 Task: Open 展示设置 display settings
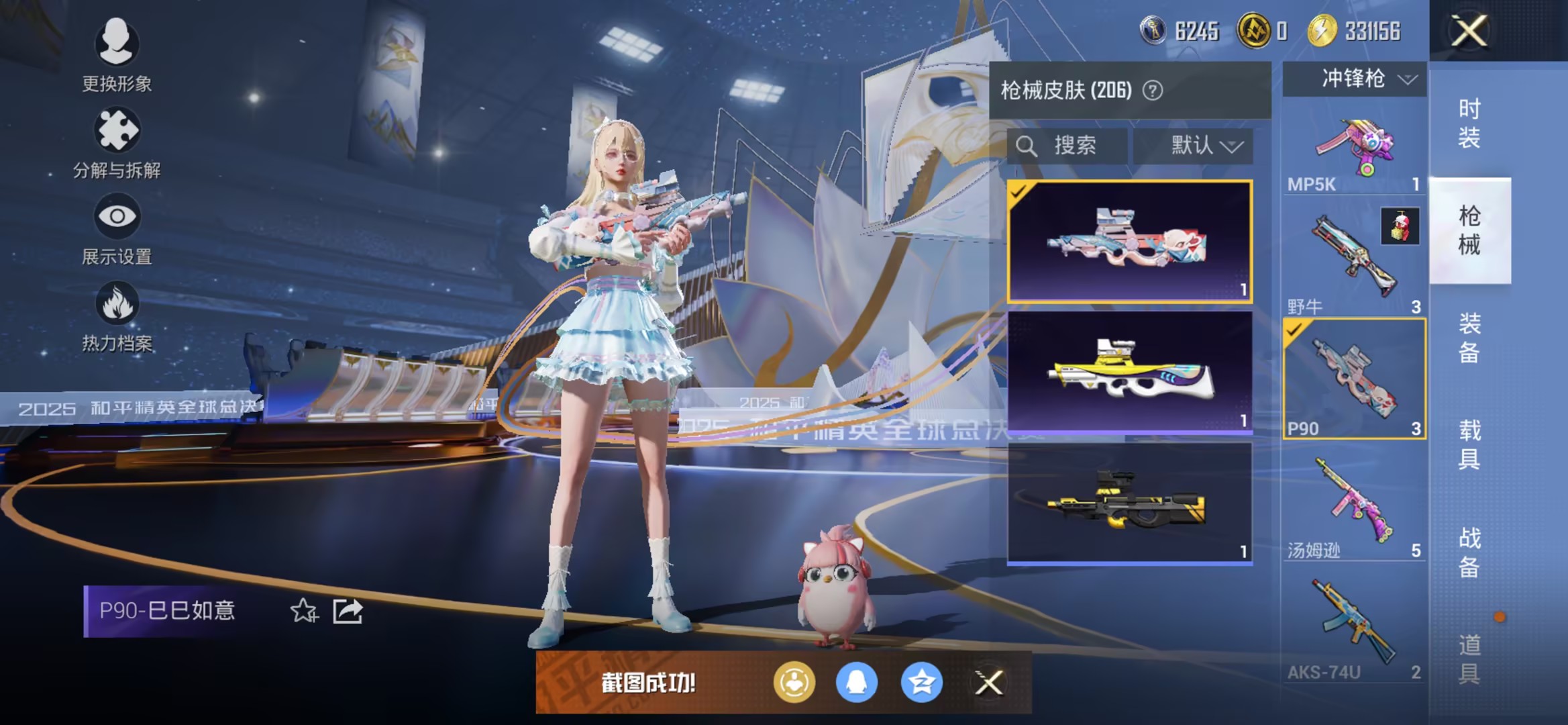point(117,228)
